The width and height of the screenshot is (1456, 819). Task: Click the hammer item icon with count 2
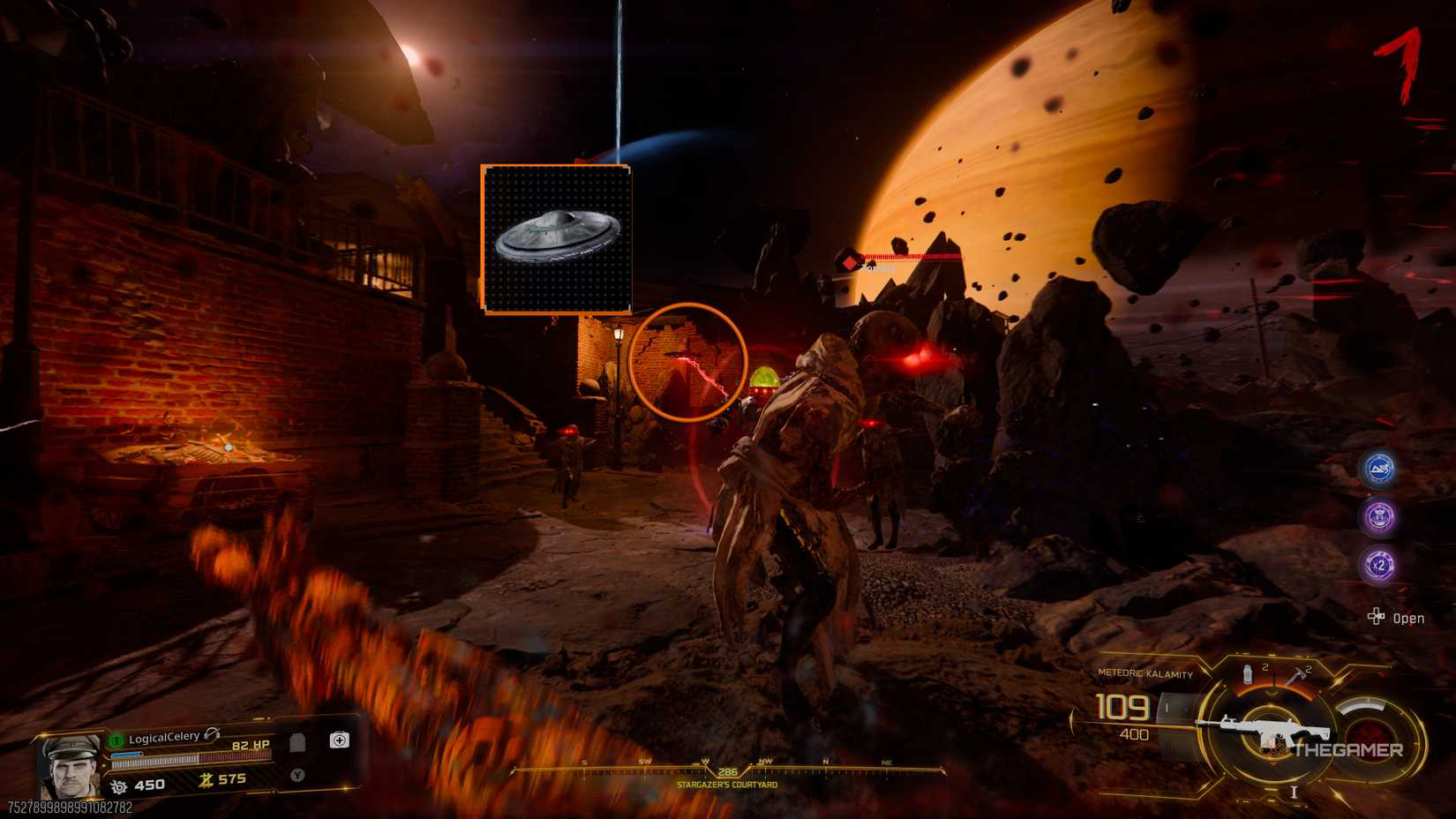tap(1297, 675)
